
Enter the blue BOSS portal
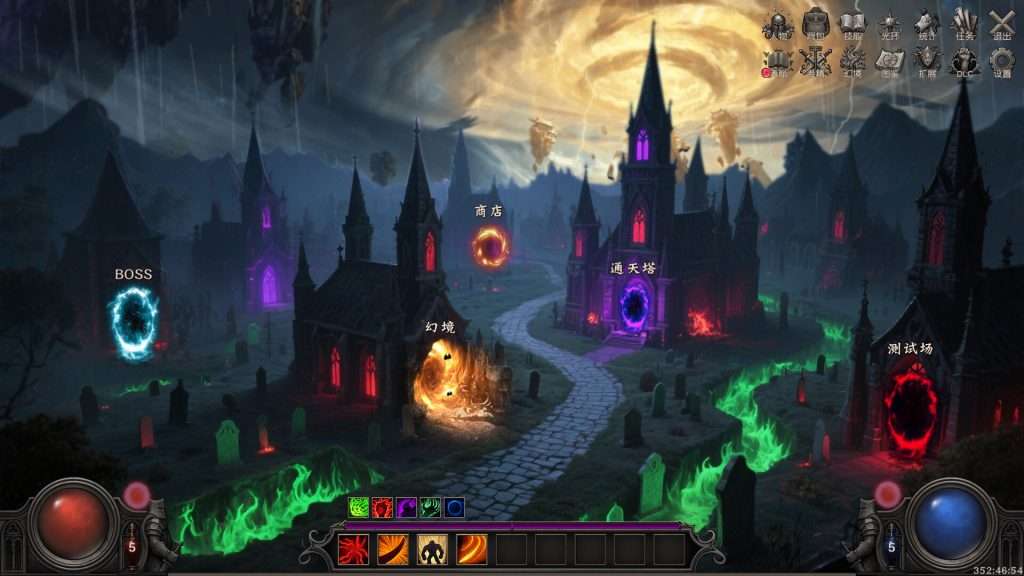click(x=133, y=323)
